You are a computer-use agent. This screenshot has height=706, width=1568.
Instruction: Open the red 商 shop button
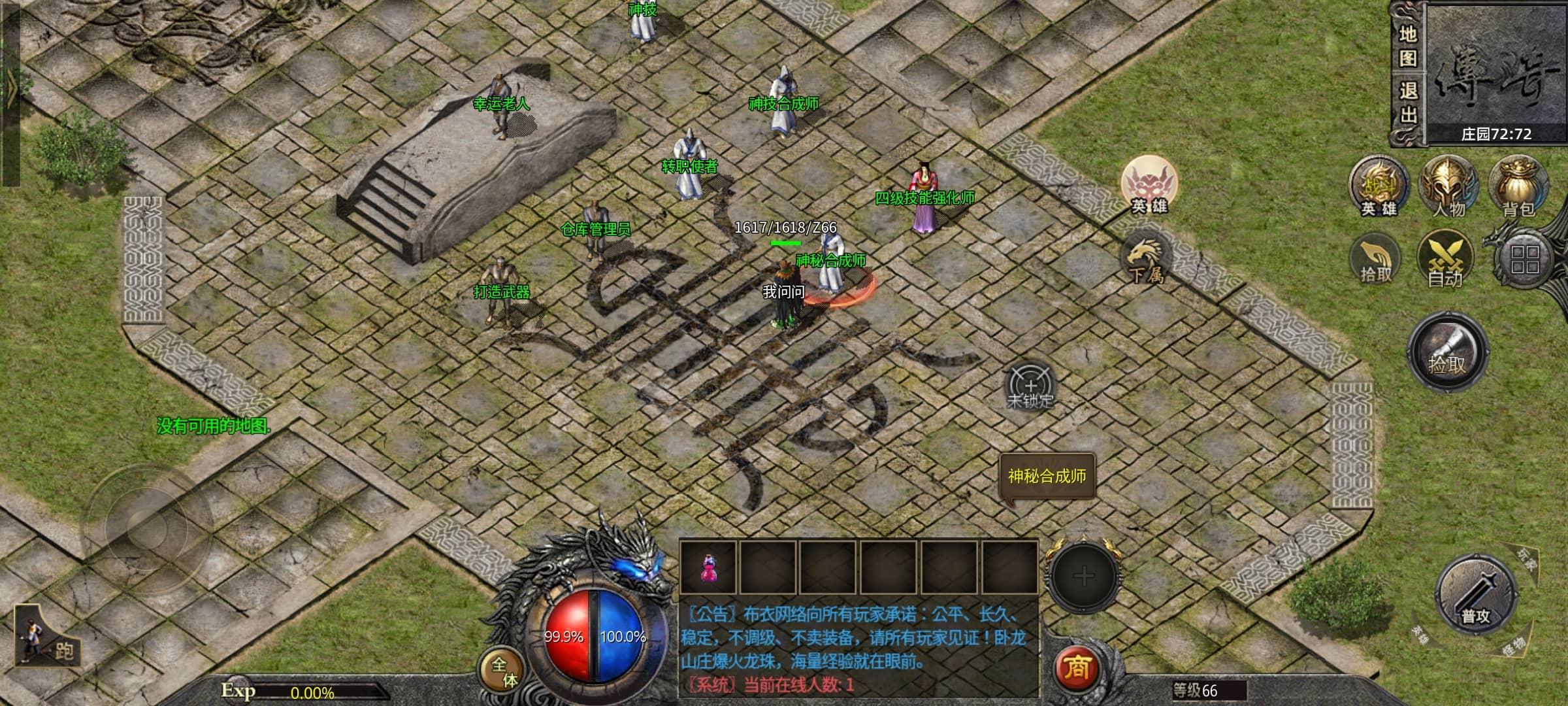click(x=1077, y=668)
